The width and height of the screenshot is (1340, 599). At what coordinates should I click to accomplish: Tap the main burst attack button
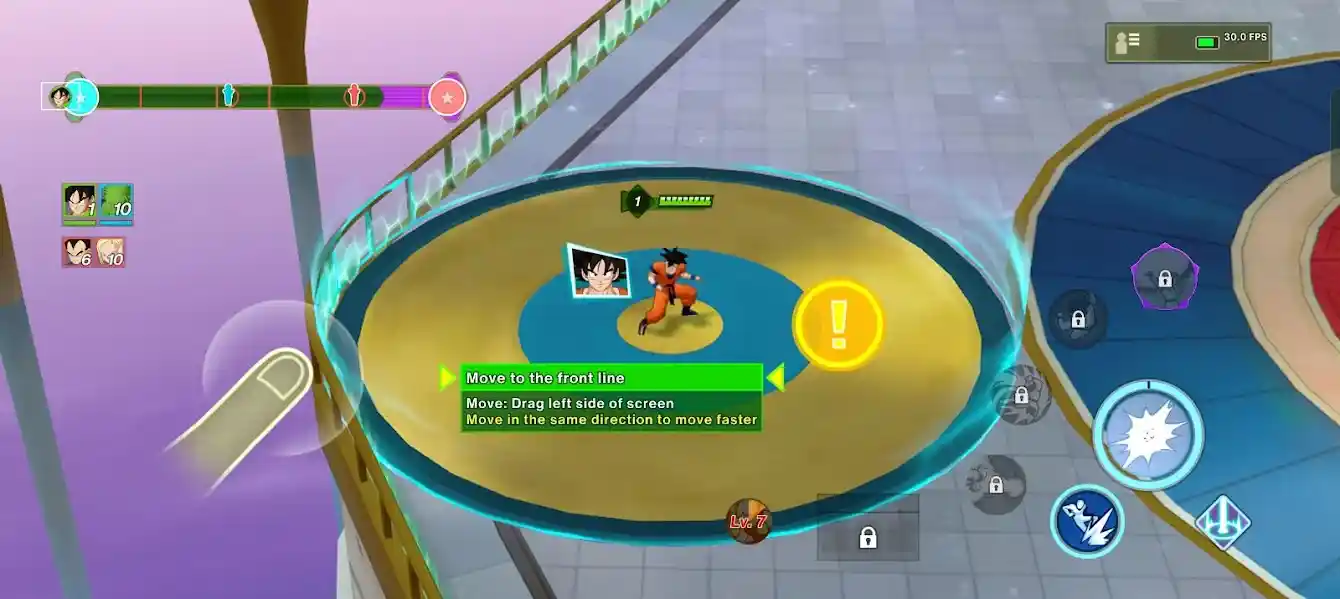click(1148, 435)
